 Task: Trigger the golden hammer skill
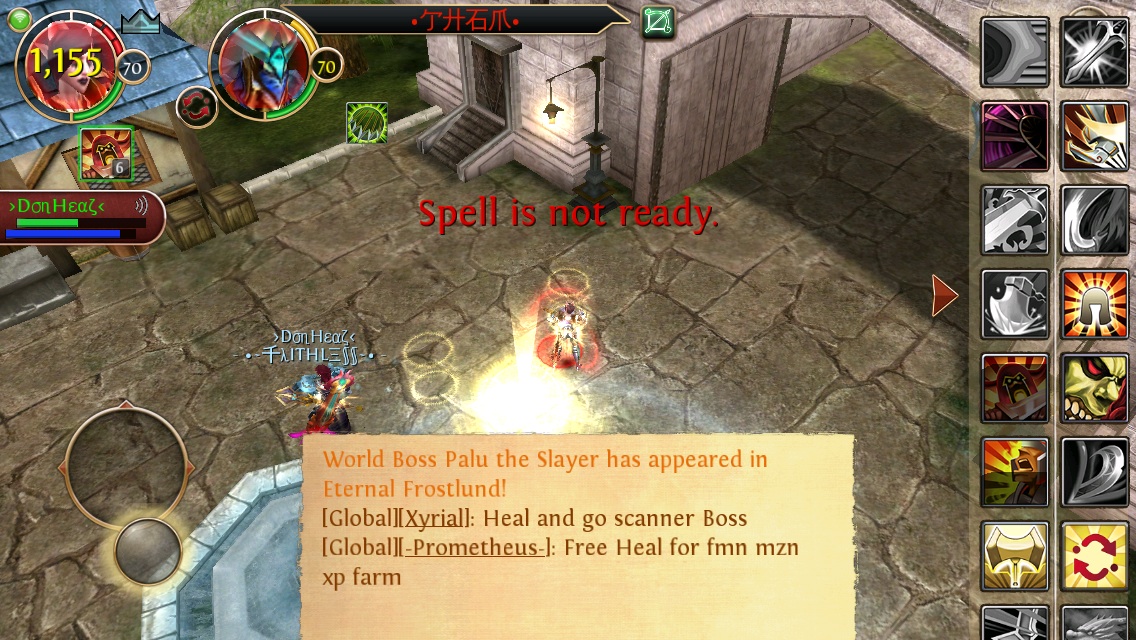[x=1015, y=555]
